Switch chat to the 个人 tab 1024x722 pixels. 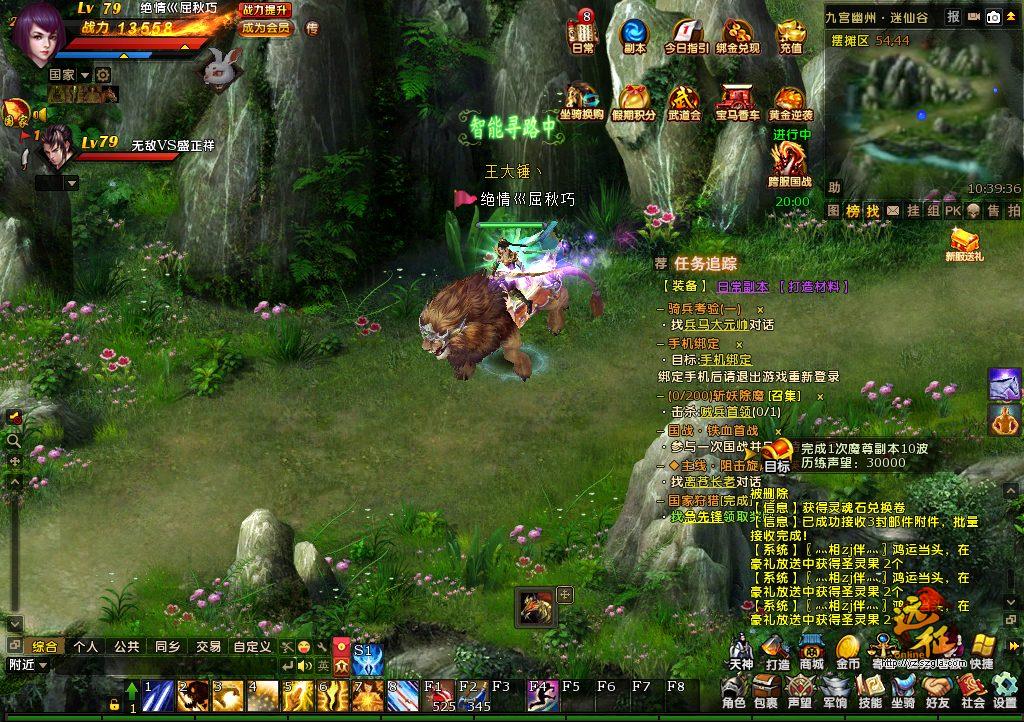point(86,646)
